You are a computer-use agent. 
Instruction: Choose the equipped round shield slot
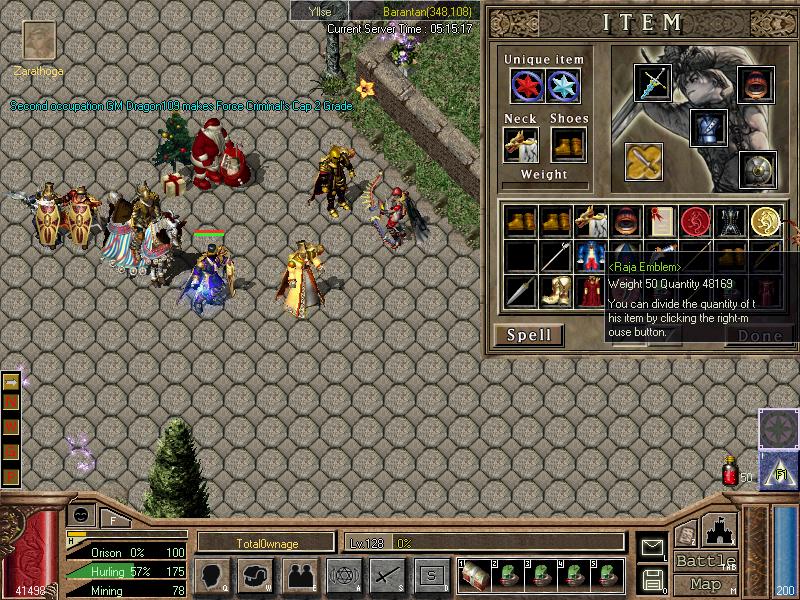pyautogui.click(x=757, y=170)
